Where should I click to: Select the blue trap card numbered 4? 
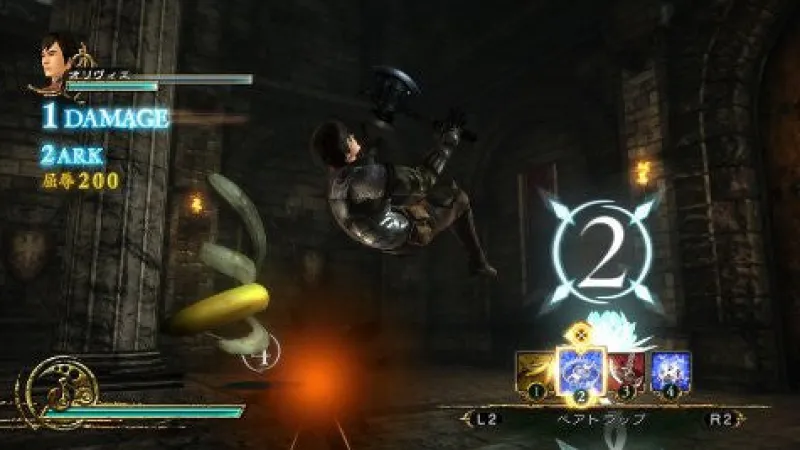[x=671, y=371]
